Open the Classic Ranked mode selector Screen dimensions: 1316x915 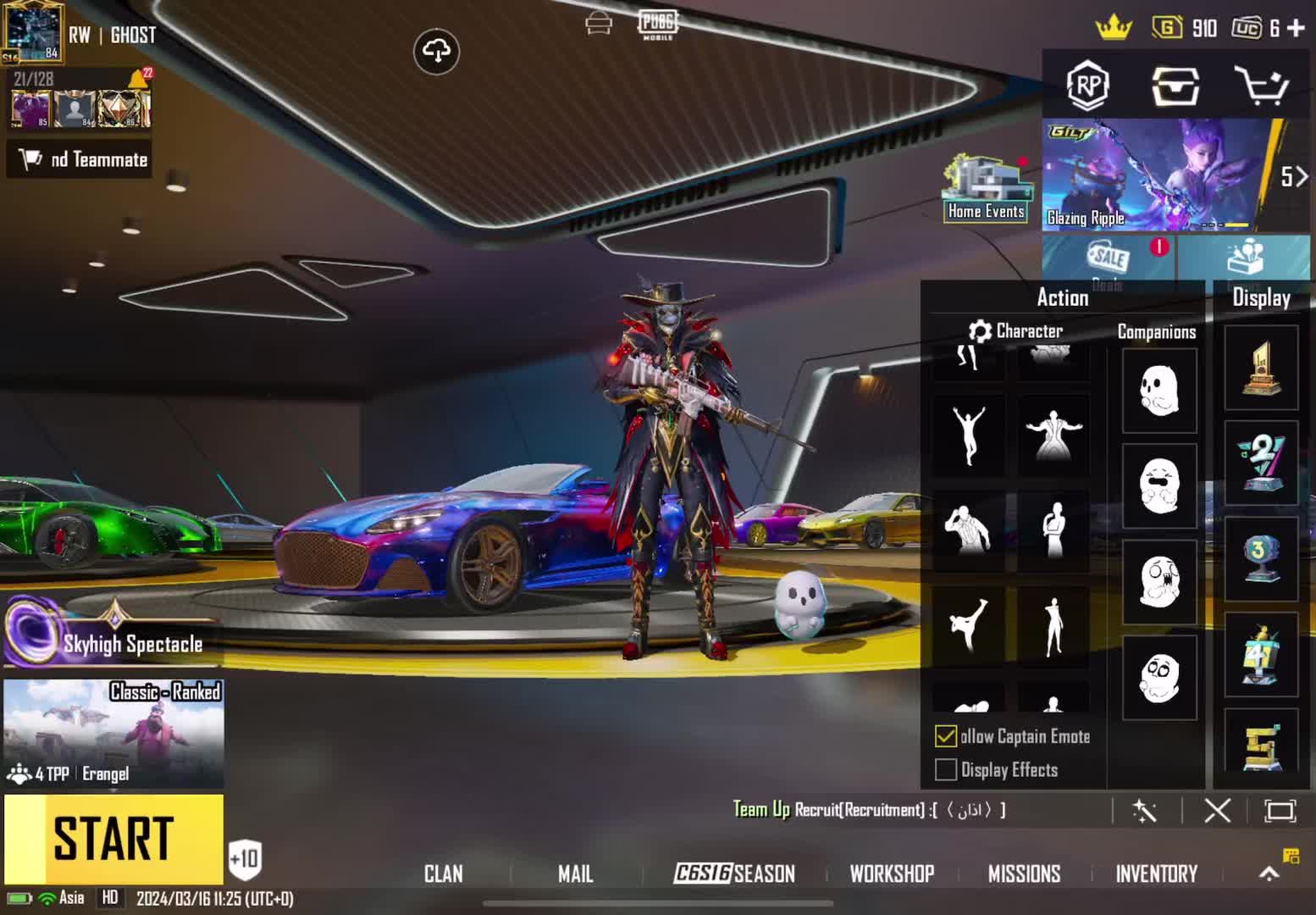113,734
